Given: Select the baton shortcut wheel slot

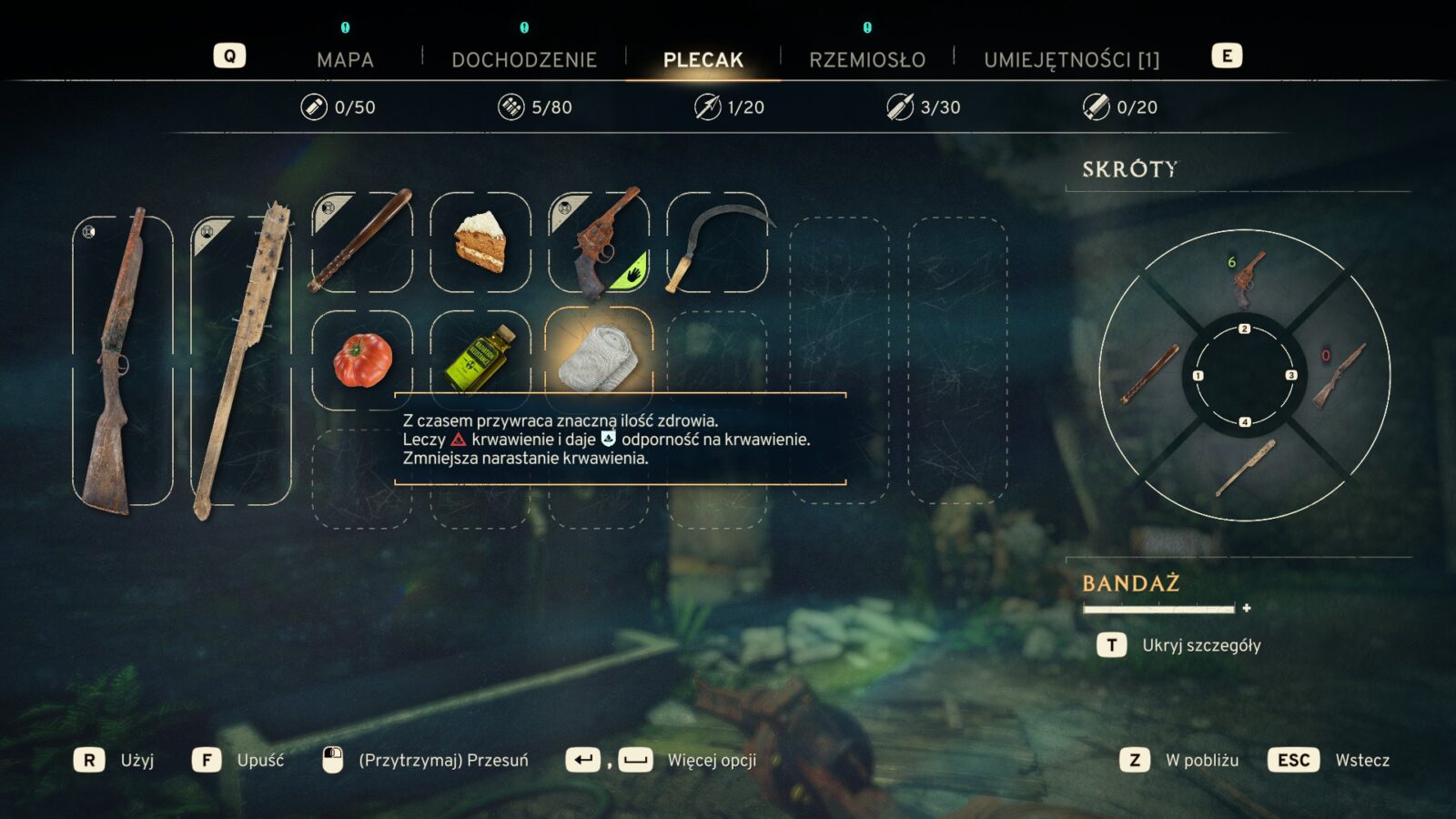Looking at the screenshot, I should coord(1150,374).
